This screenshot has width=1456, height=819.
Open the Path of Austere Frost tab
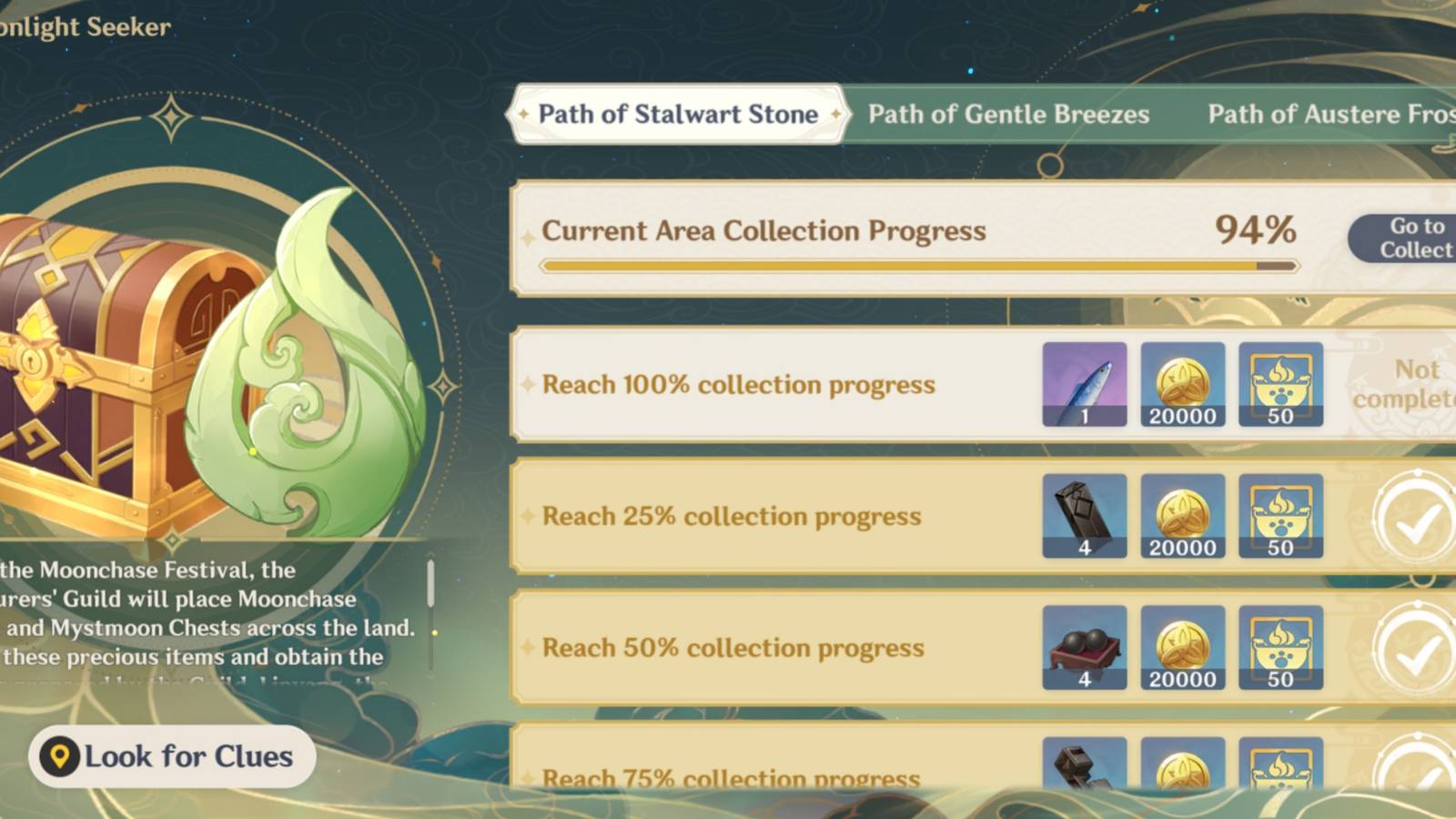1329,114
